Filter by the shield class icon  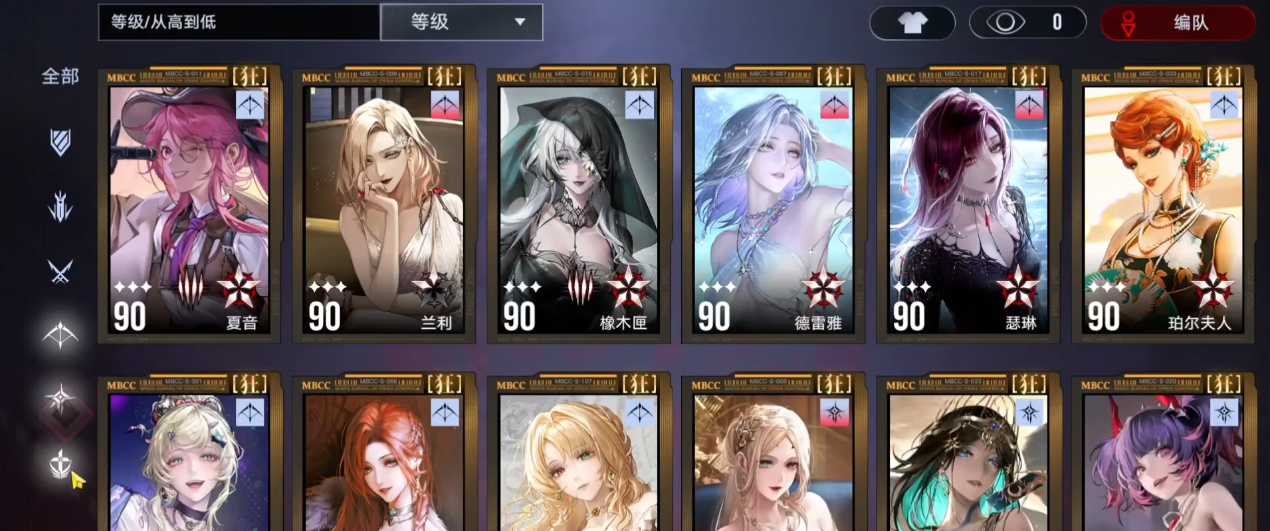tap(60, 141)
